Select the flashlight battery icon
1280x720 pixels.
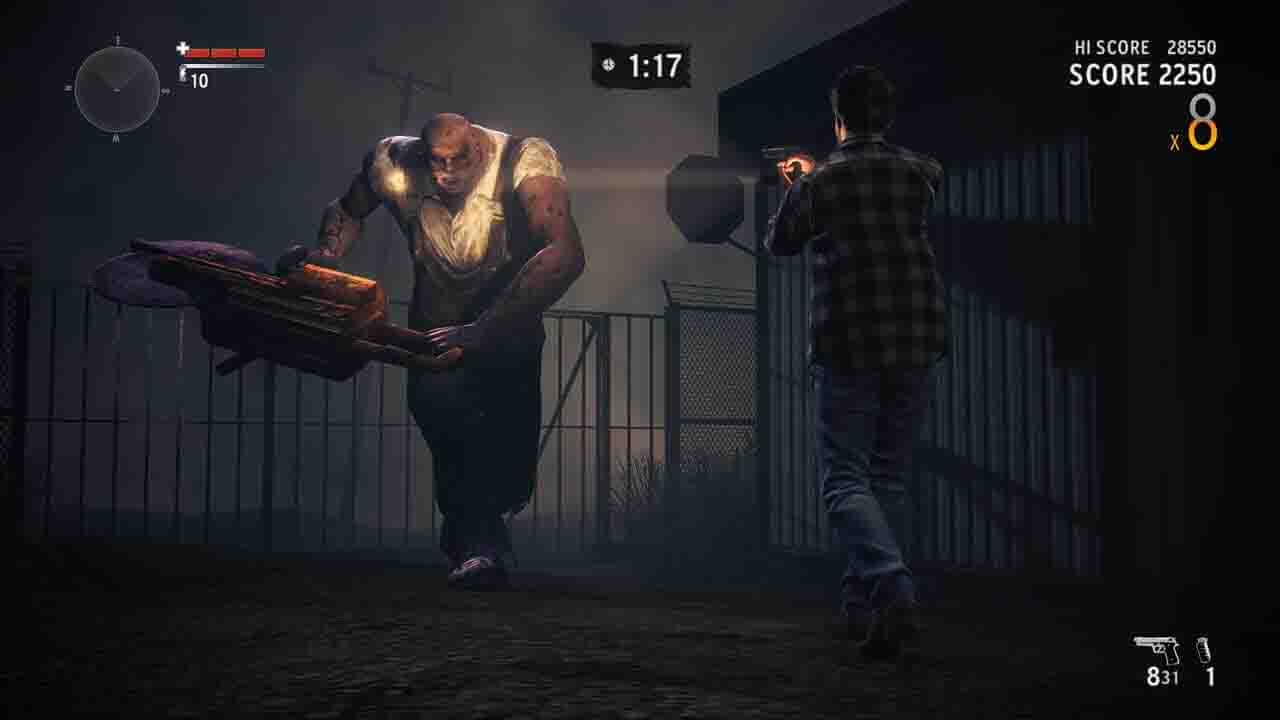(x=183, y=72)
